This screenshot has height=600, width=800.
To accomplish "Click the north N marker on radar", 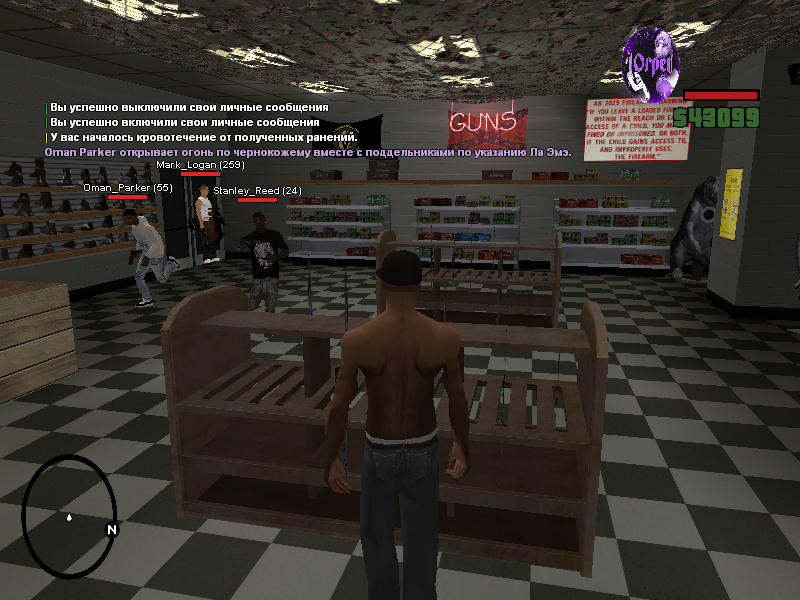I will (x=112, y=529).
